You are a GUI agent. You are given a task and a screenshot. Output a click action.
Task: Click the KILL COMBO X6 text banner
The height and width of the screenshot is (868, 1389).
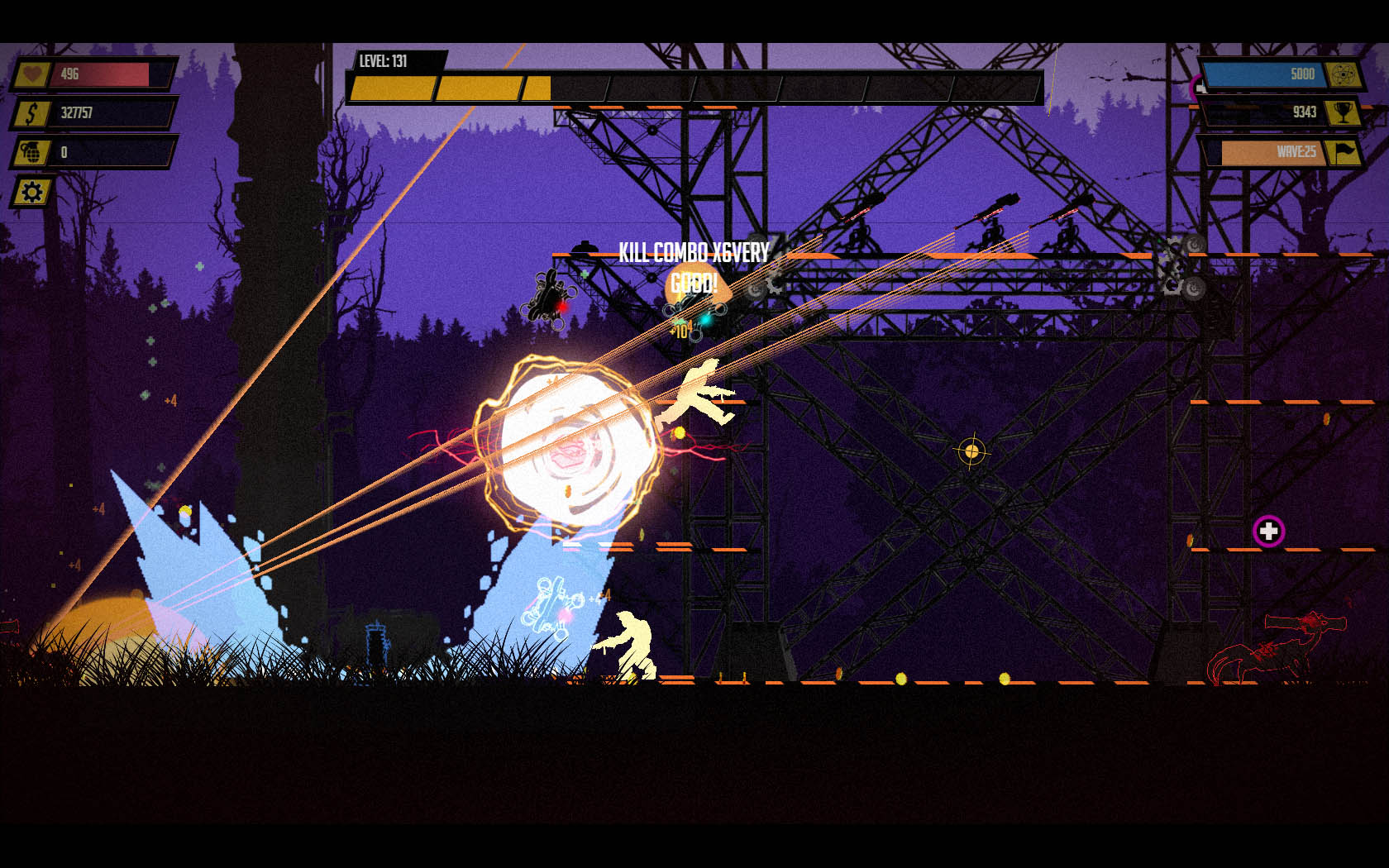coord(693,250)
